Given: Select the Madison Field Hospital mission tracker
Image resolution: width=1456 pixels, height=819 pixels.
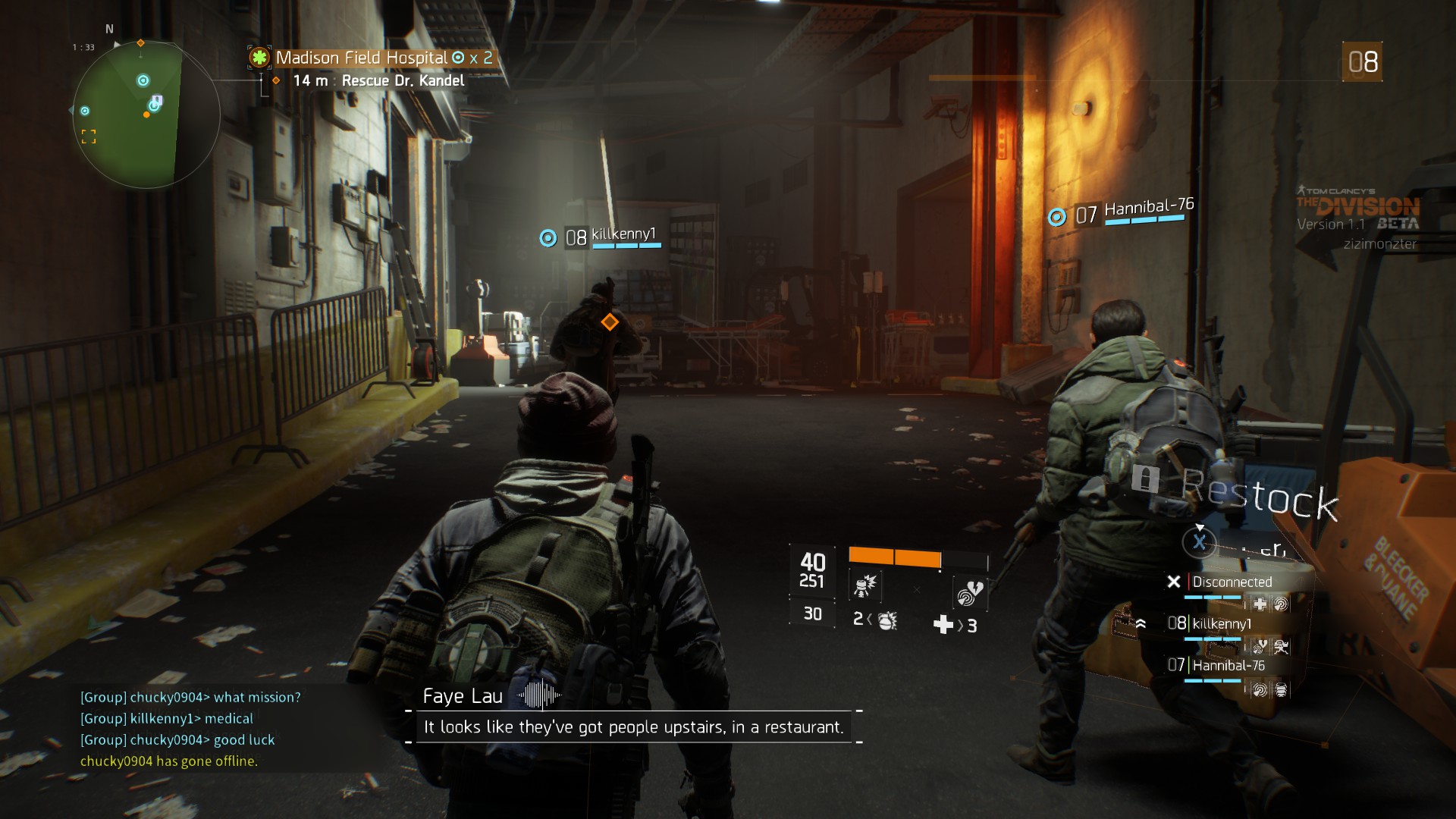Looking at the screenshot, I should click(x=372, y=58).
